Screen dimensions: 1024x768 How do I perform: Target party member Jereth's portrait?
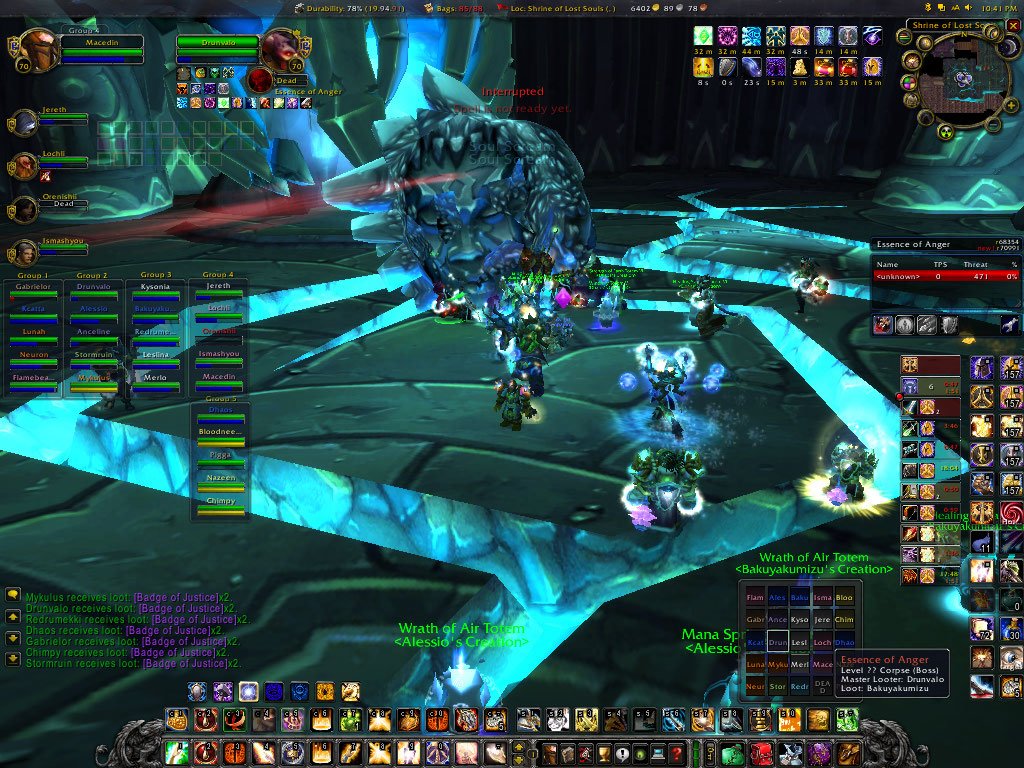coord(25,123)
